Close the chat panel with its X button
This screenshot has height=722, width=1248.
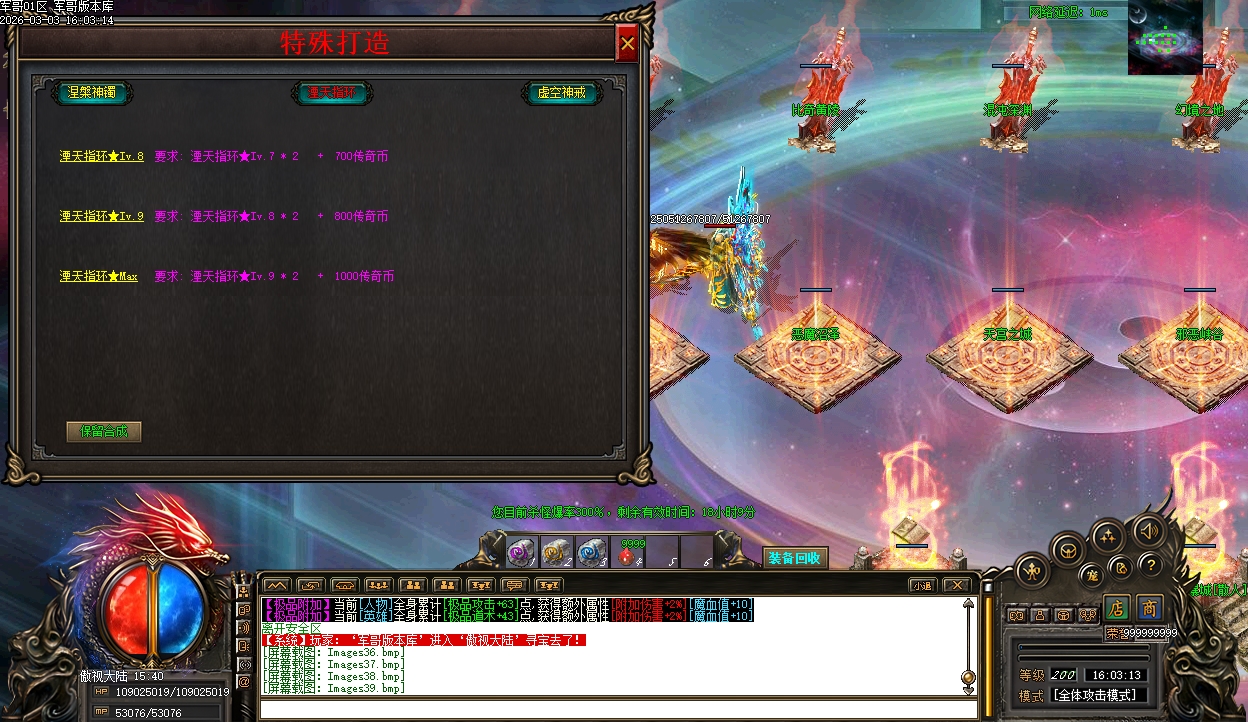point(957,585)
